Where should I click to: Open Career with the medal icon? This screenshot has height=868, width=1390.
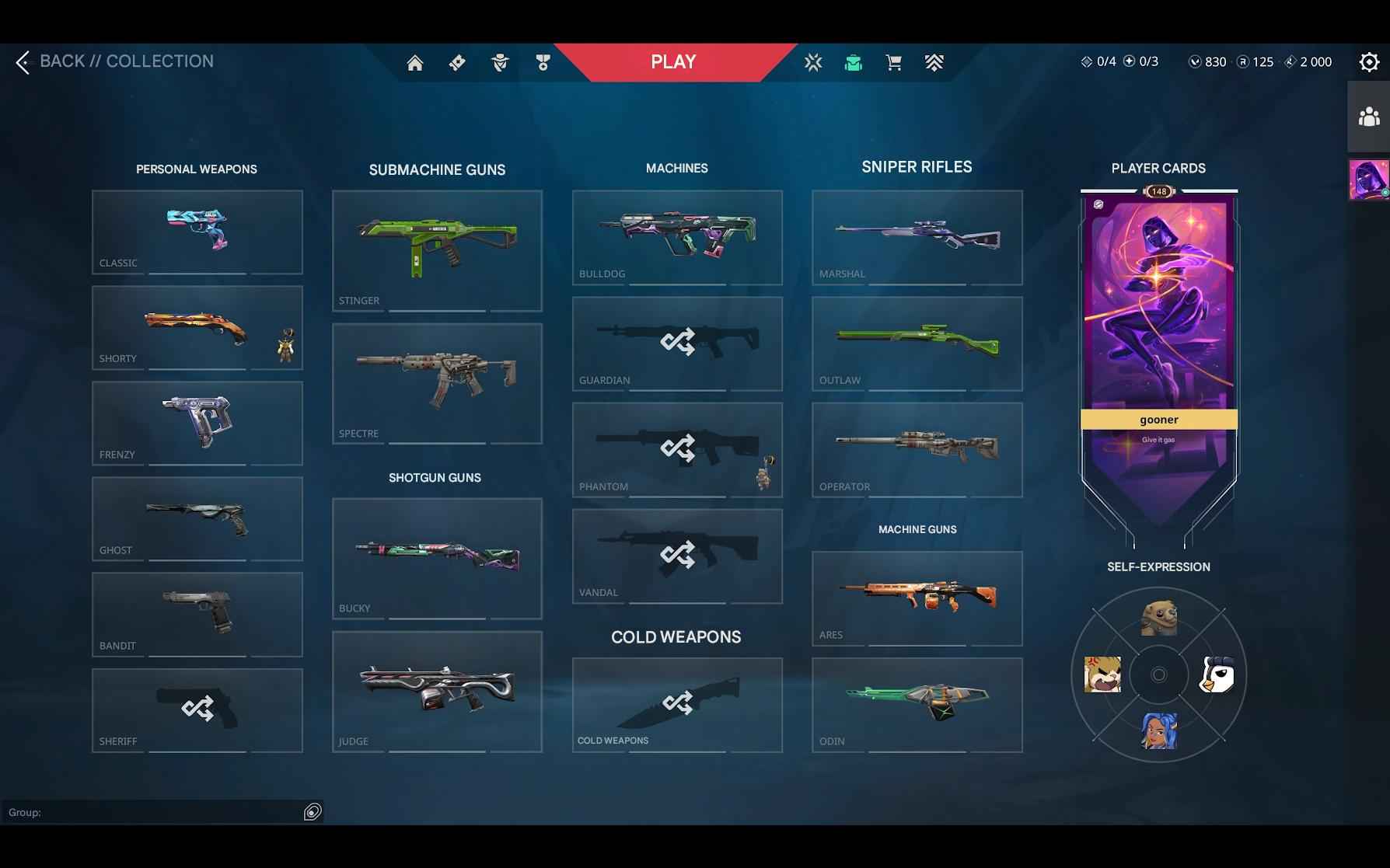pyautogui.click(x=543, y=62)
